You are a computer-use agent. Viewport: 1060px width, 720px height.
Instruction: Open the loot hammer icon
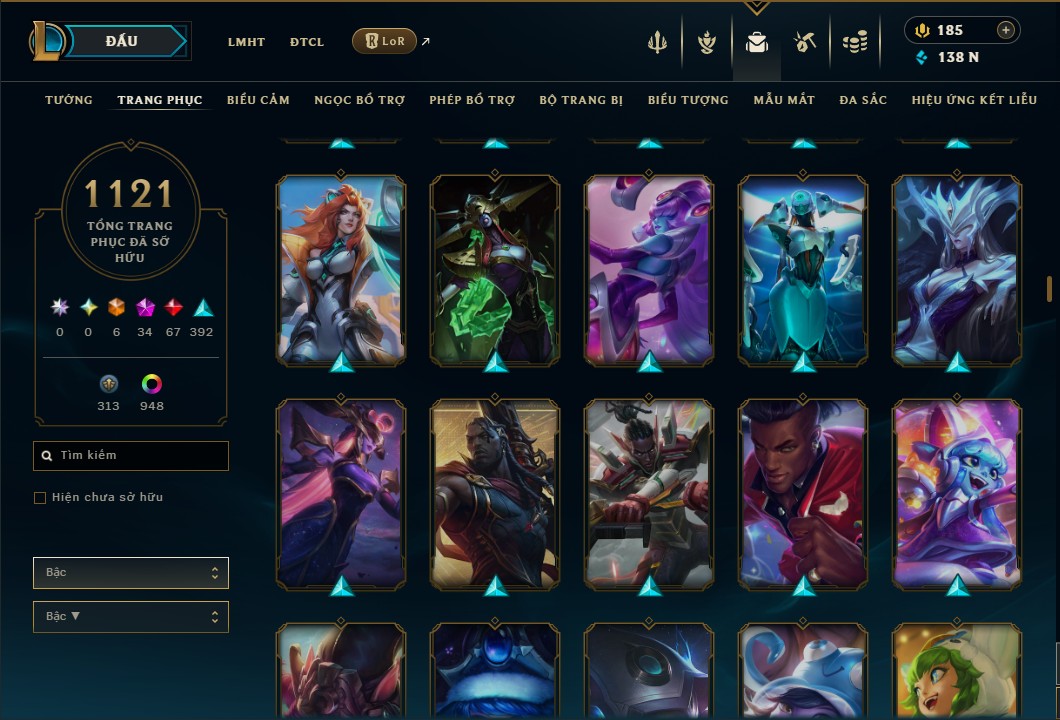(805, 42)
